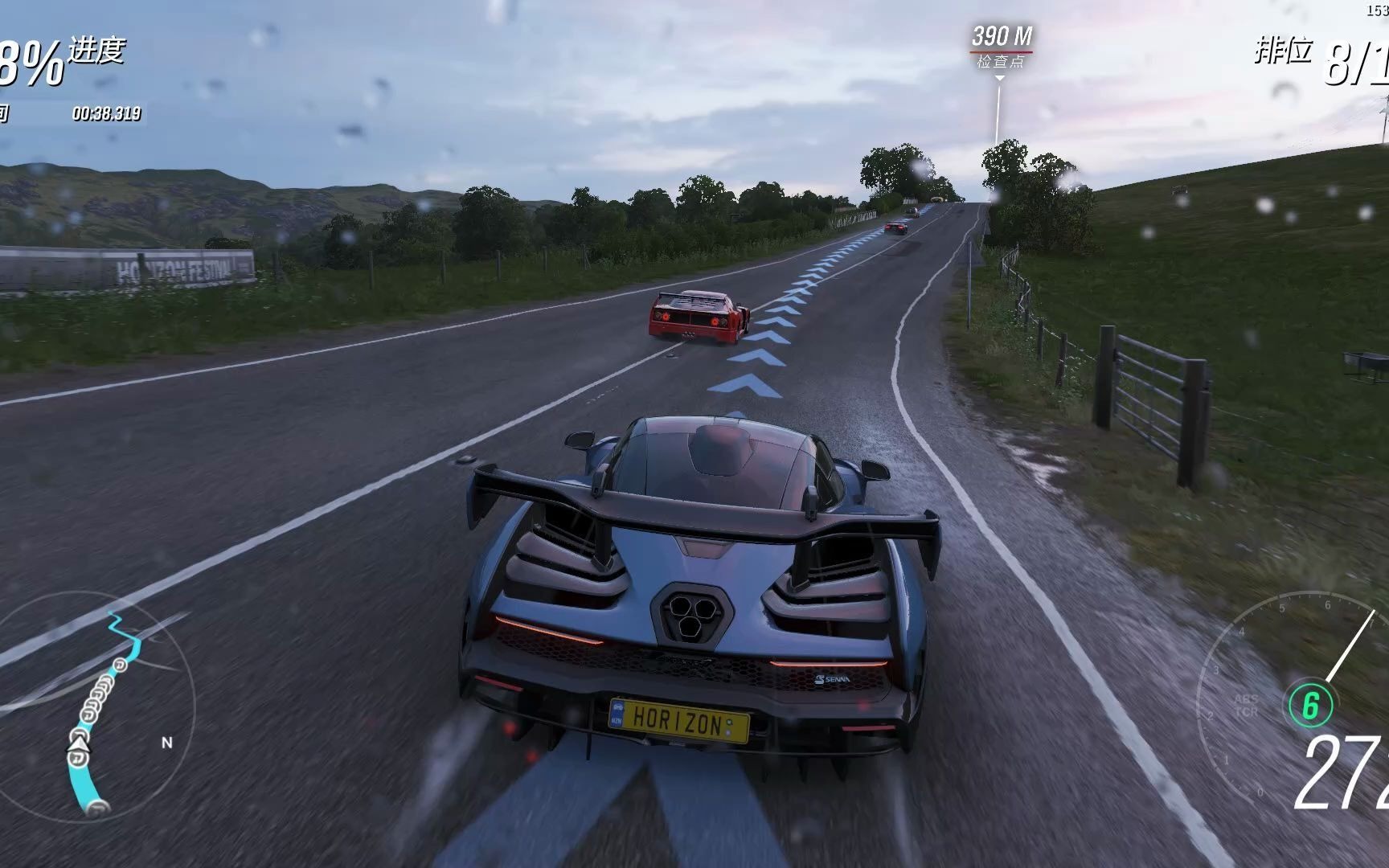1389x868 pixels.
Task: Click the north N marker on the minimap
Action: pos(167,743)
